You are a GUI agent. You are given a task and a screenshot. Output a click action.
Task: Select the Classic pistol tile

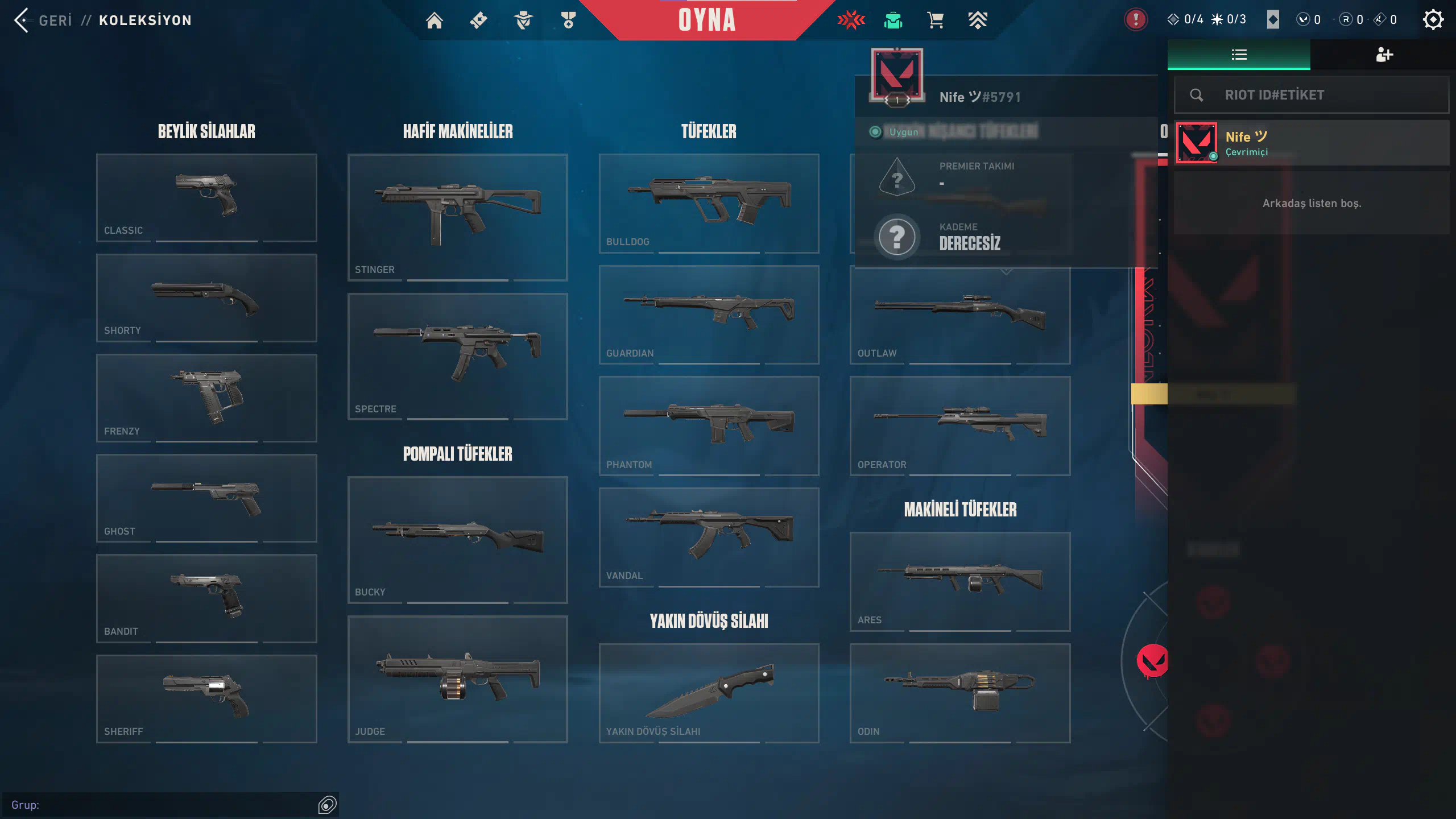pos(206,197)
